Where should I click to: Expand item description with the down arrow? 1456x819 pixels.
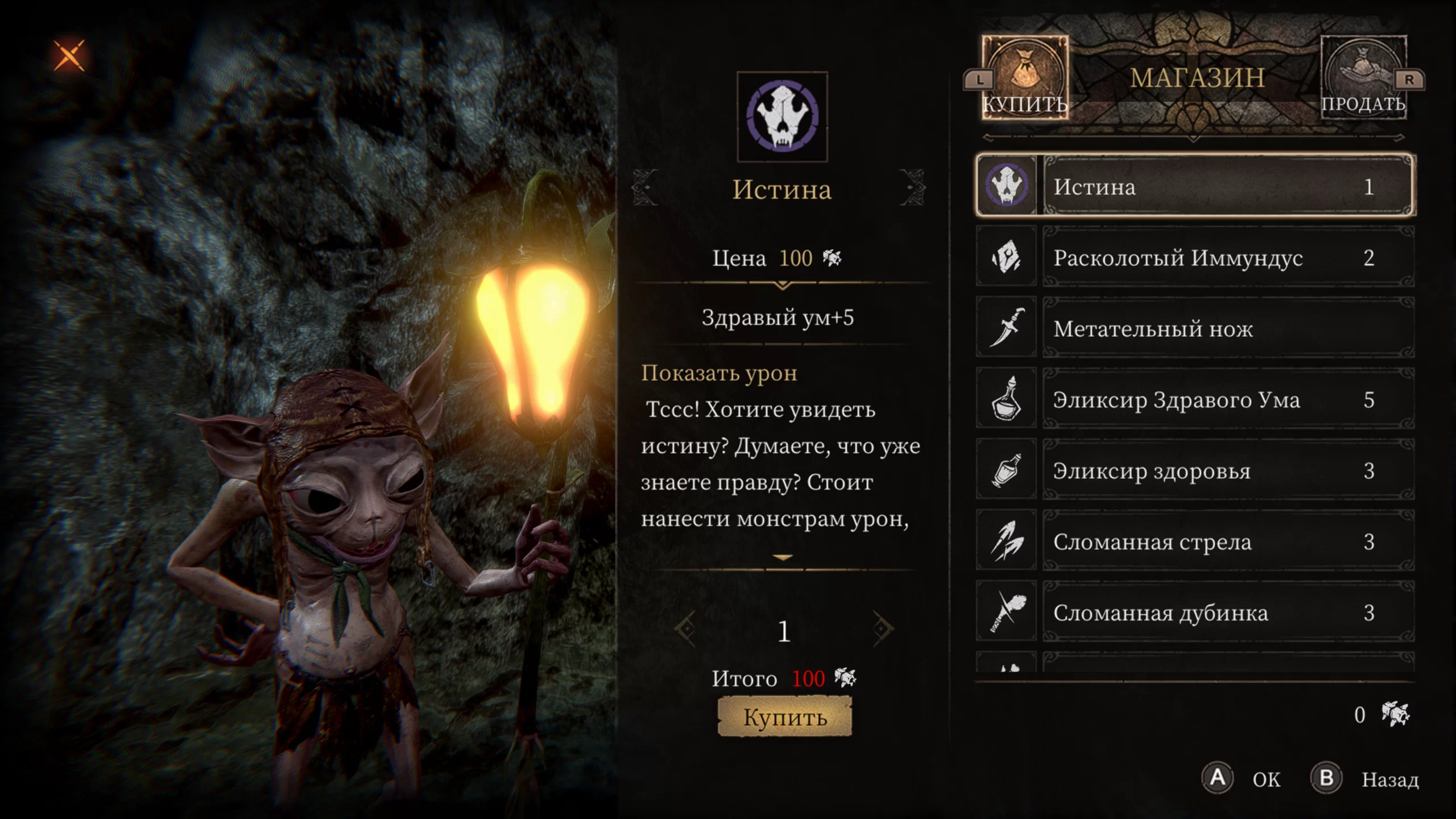[783, 558]
